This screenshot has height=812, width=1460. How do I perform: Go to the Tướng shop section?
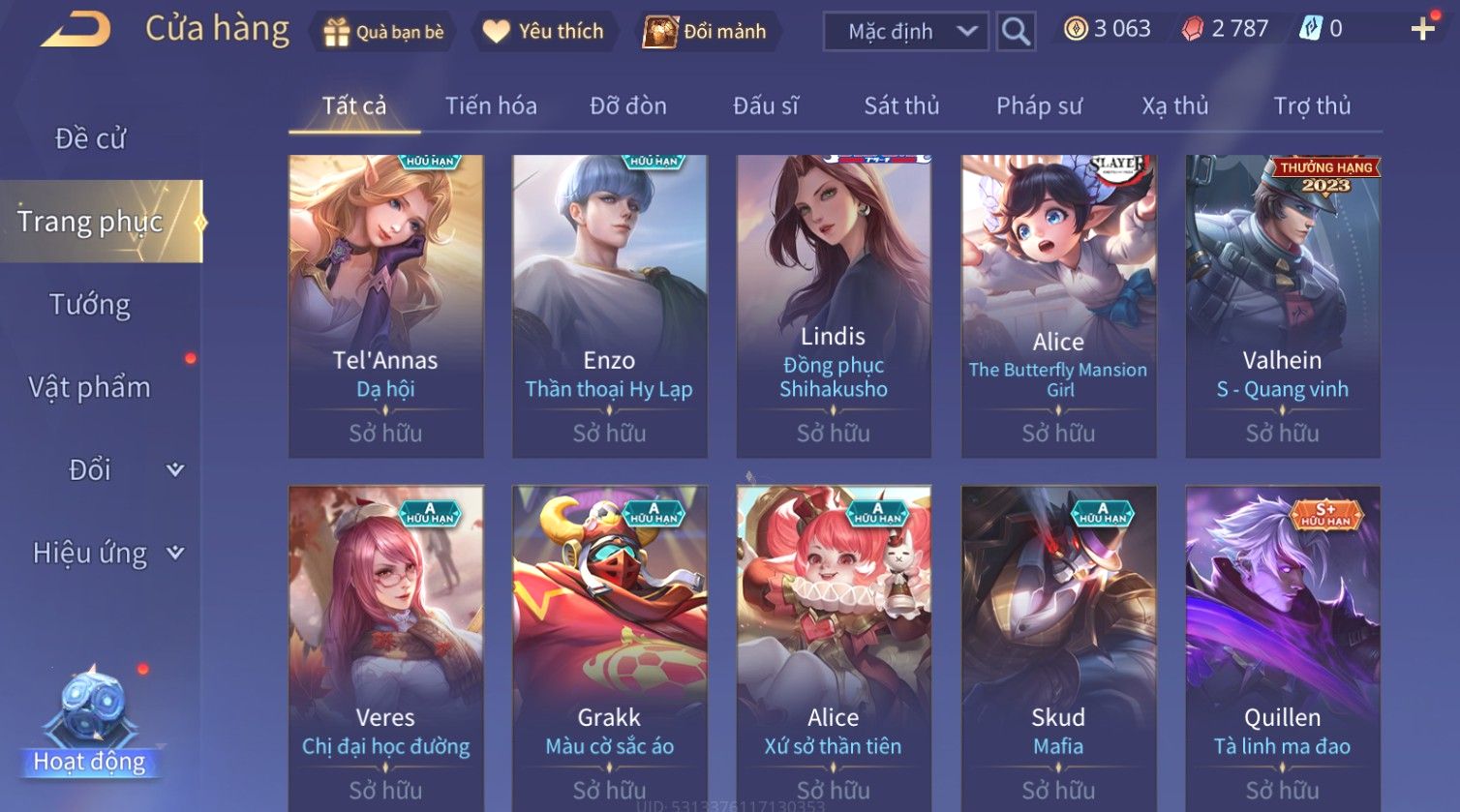(x=90, y=305)
